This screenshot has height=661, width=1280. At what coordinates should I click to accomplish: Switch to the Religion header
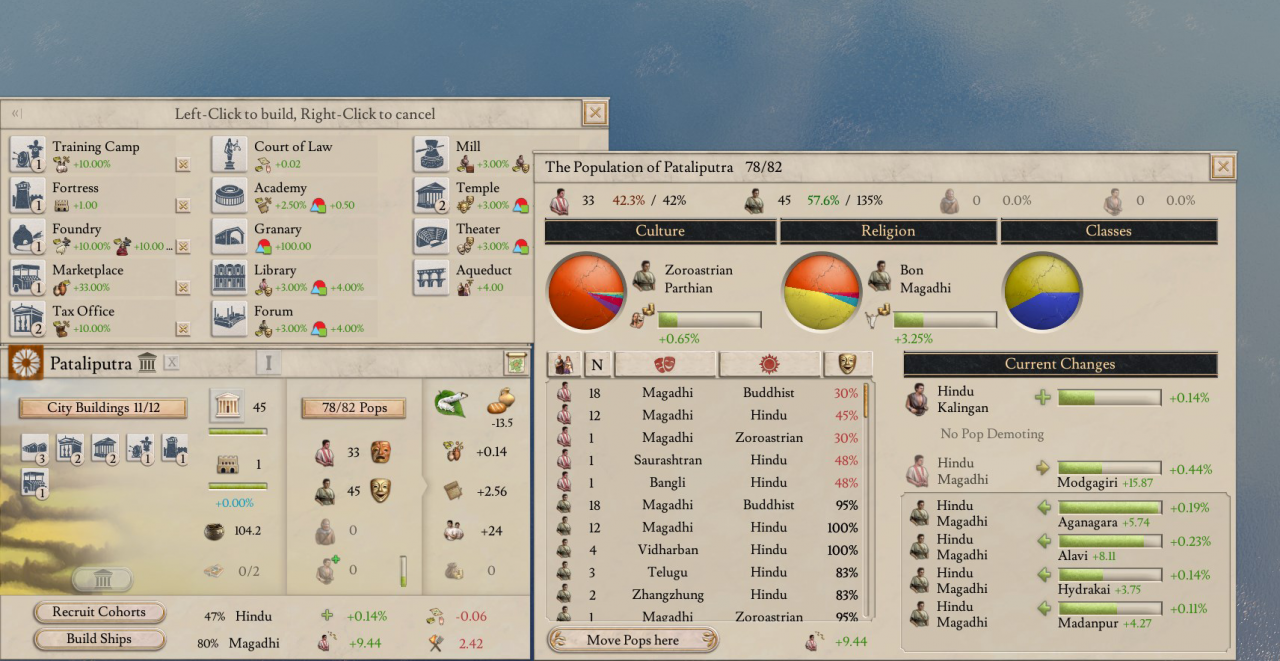click(887, 231)
